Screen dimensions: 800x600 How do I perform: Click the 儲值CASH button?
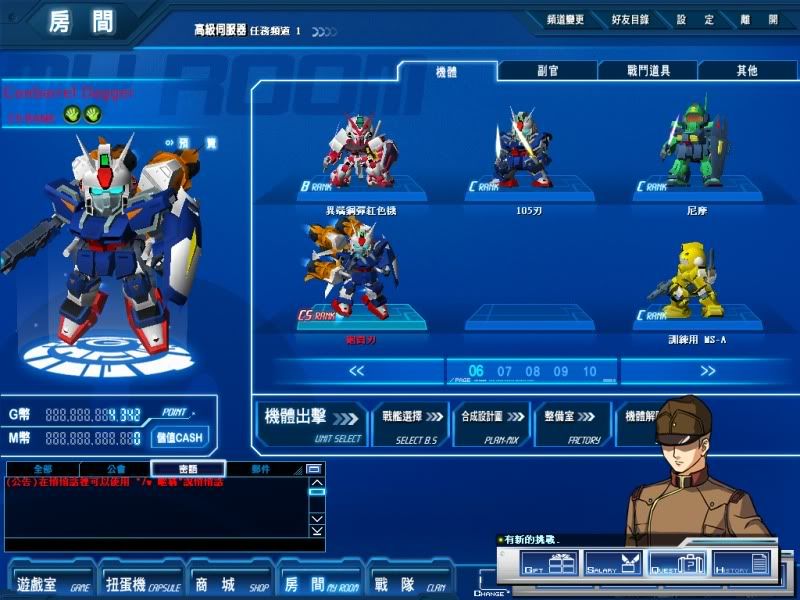(x=178, y=438)
